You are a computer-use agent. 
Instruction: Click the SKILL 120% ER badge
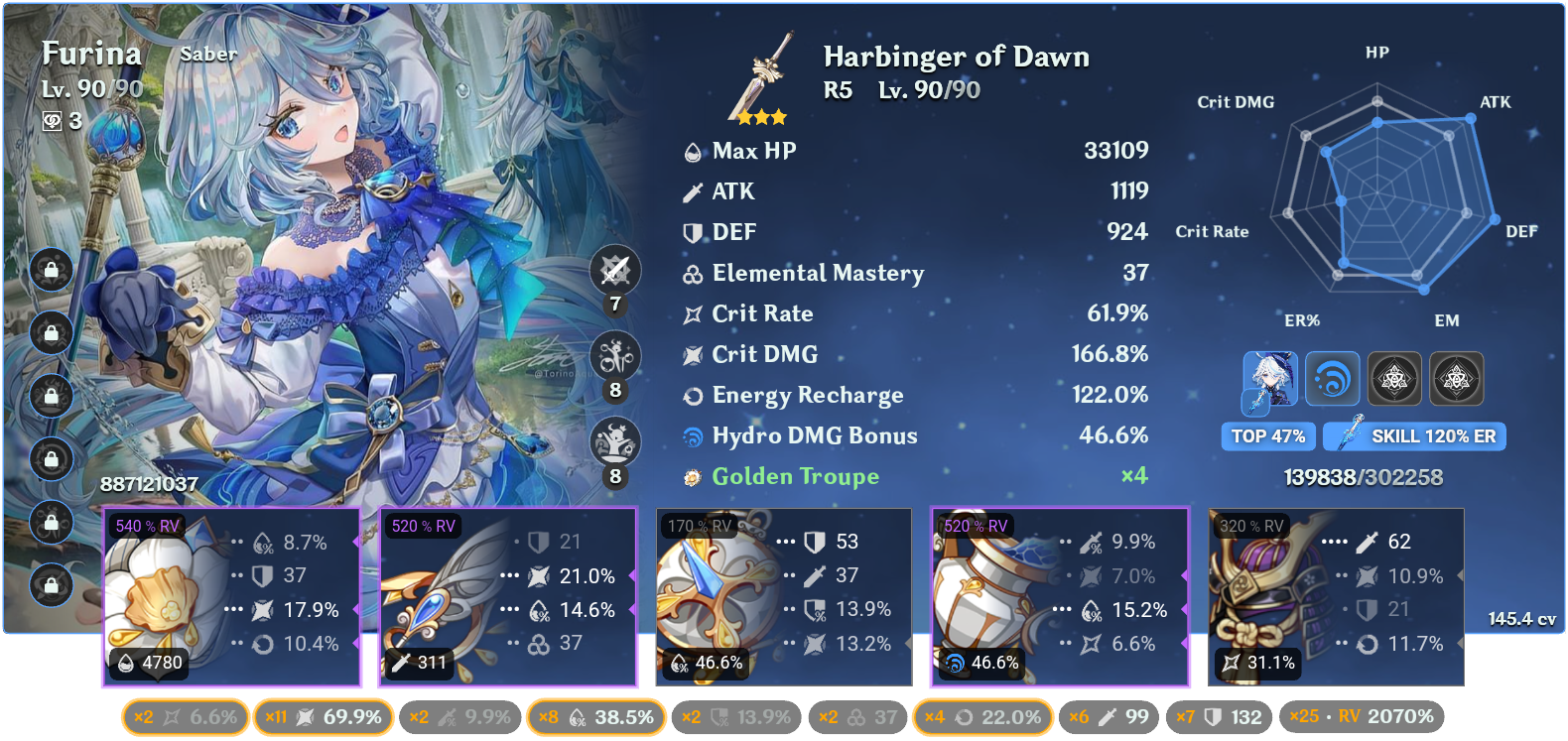click(1413, 436)
